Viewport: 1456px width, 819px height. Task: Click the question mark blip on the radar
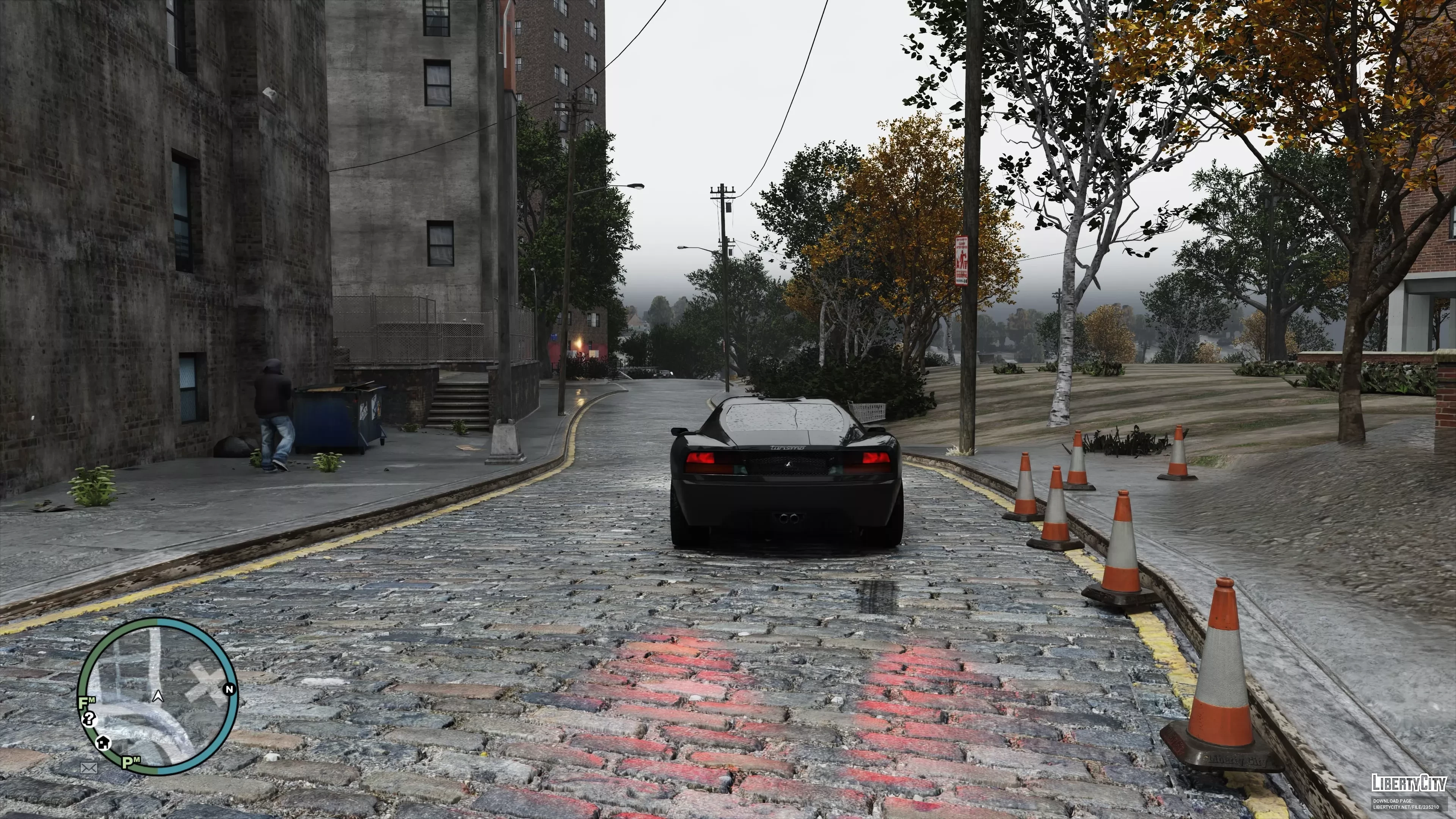(x=89, y=719)
